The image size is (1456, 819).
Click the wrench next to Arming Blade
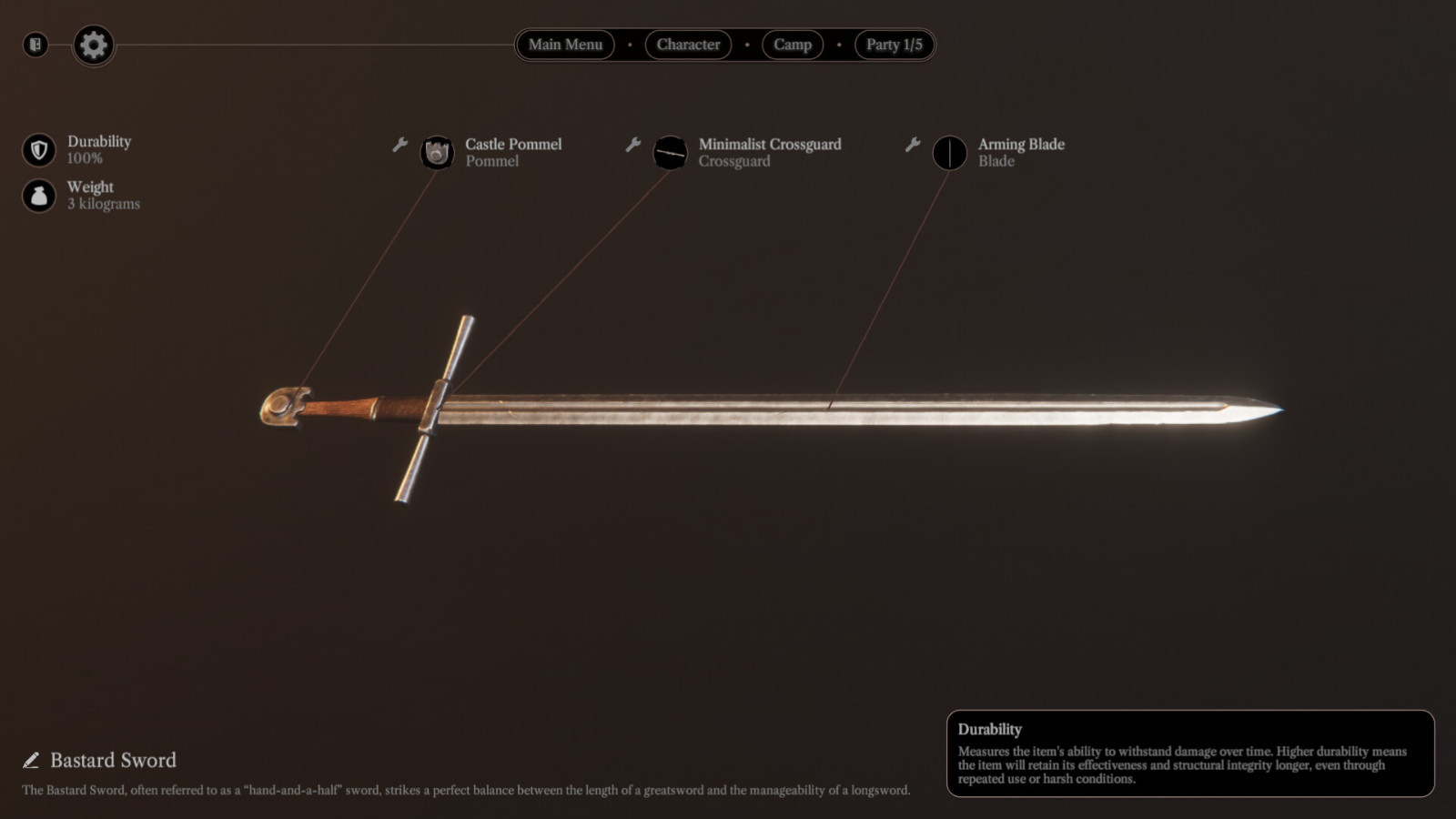click(x=913, y=145)
